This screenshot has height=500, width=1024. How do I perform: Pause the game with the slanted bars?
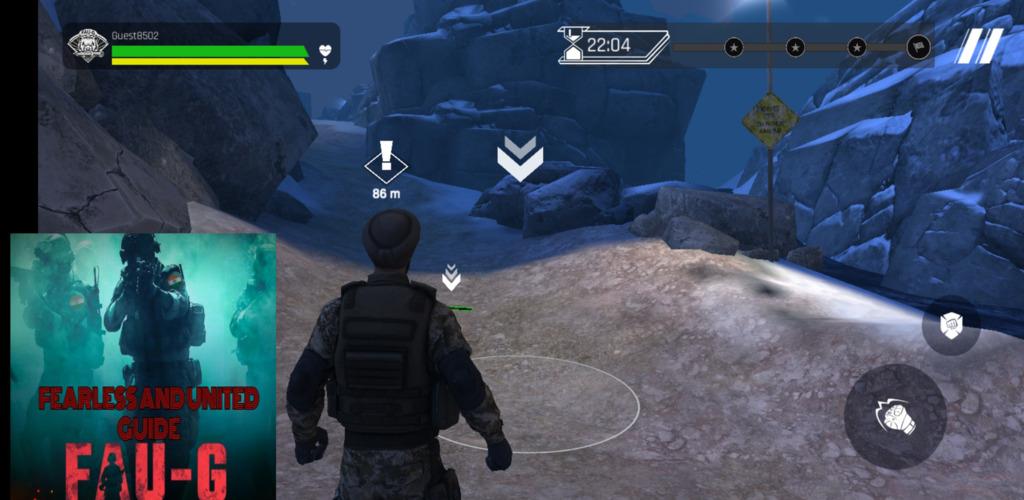[x=980, y=46]
